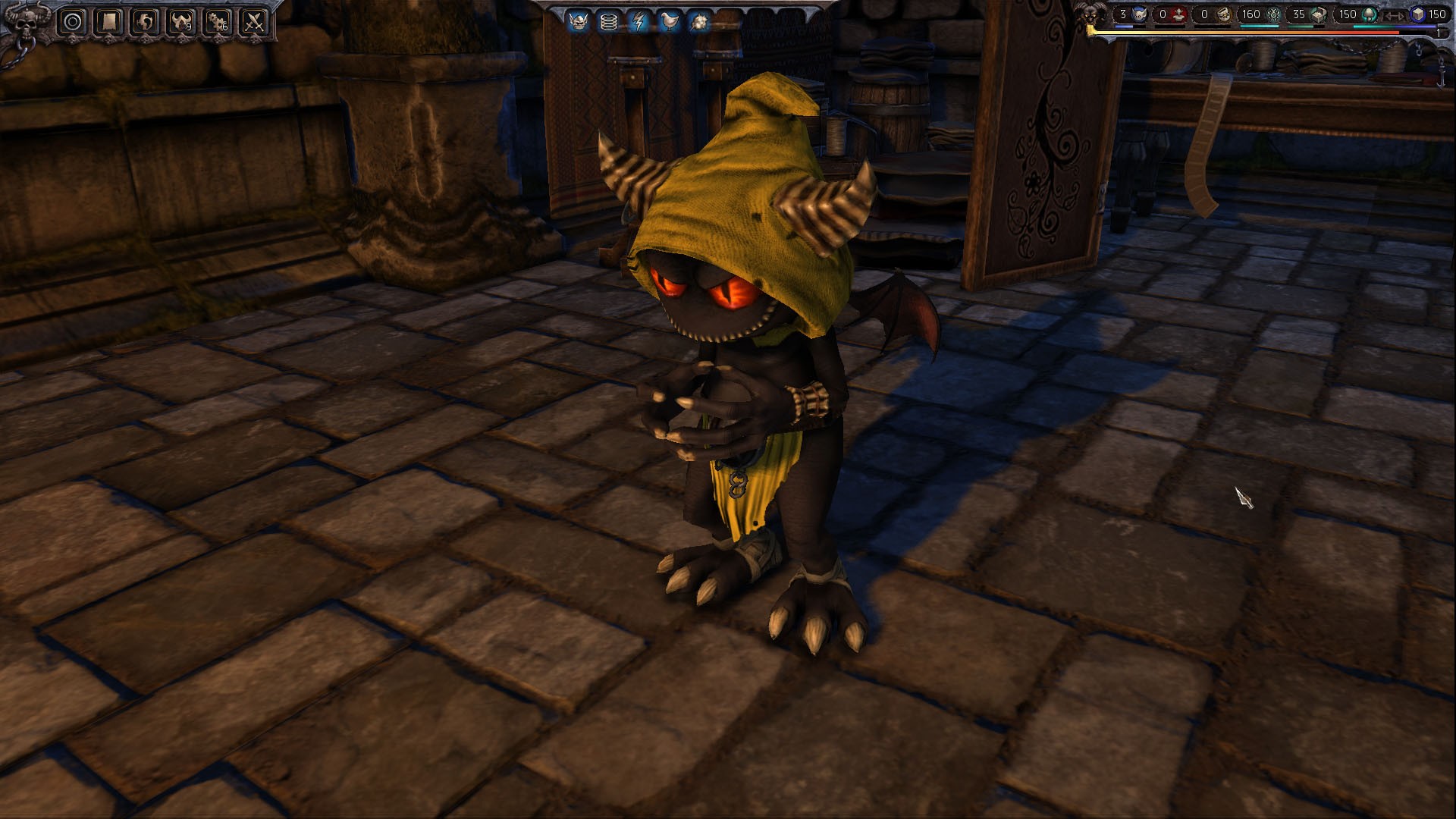This screenshot has height=819, width=1456.
Task: Open the gears crafting icon showing 6
Action: pos(216,20)
